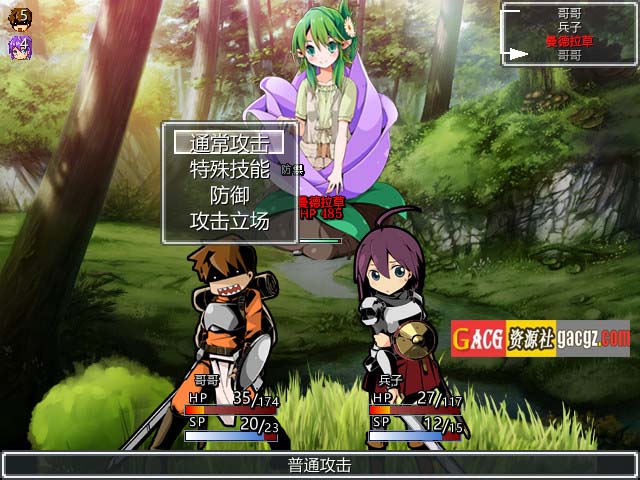The width and height of the screenshot is (640, 480).
Task: Select 通常攻击 in the battle menu
Action: pyautogui.click(x=230, y=143)
